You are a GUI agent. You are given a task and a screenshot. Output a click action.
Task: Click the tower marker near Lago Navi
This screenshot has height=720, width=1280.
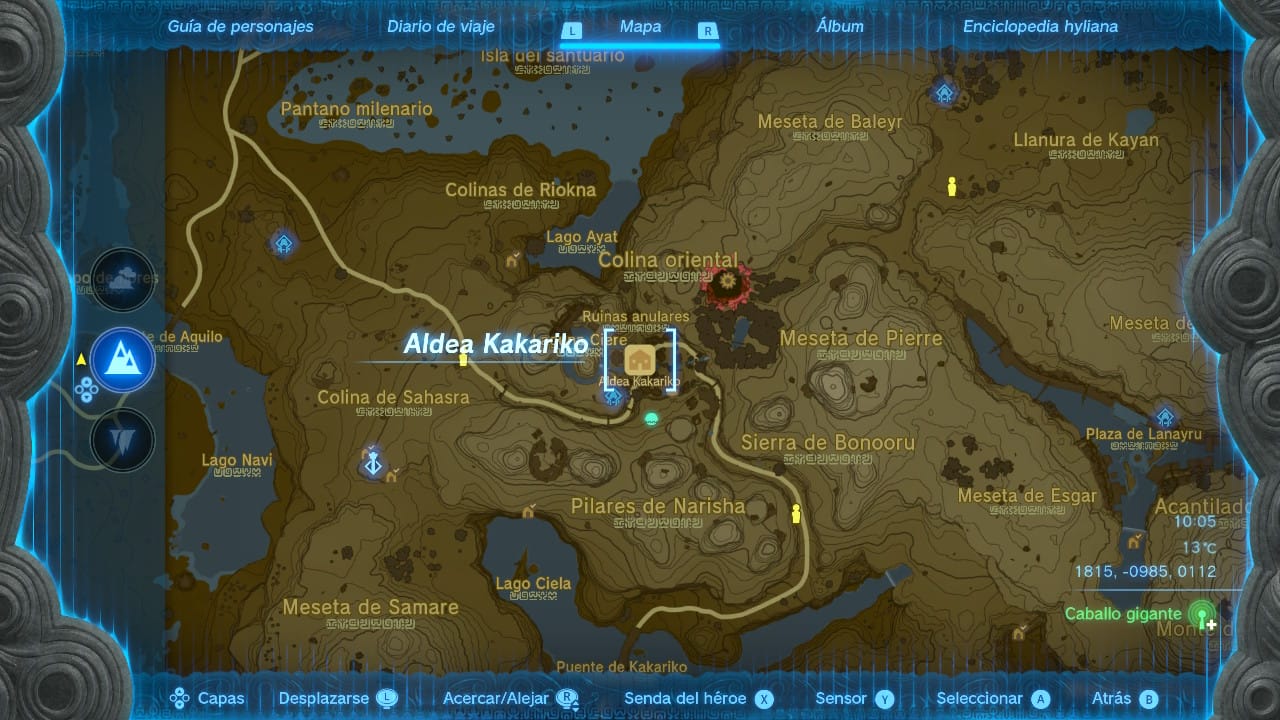click(373, 463)
